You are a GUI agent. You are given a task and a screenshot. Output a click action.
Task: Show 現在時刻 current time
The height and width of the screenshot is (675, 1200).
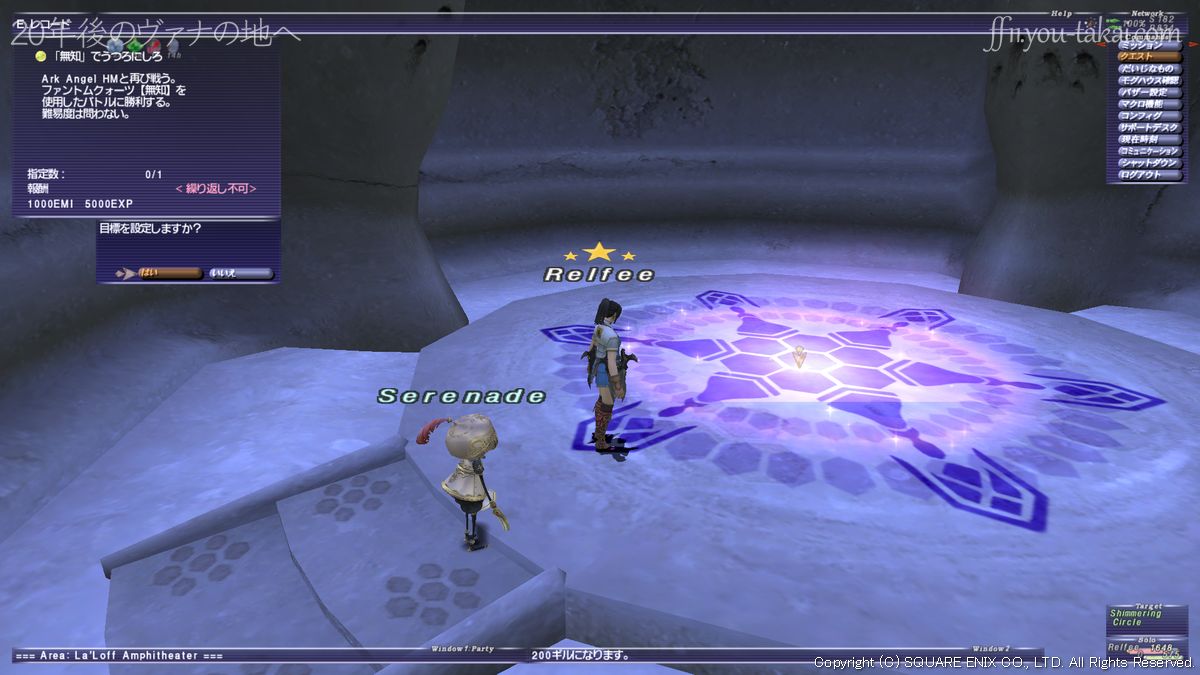(x=1148, y=140)
